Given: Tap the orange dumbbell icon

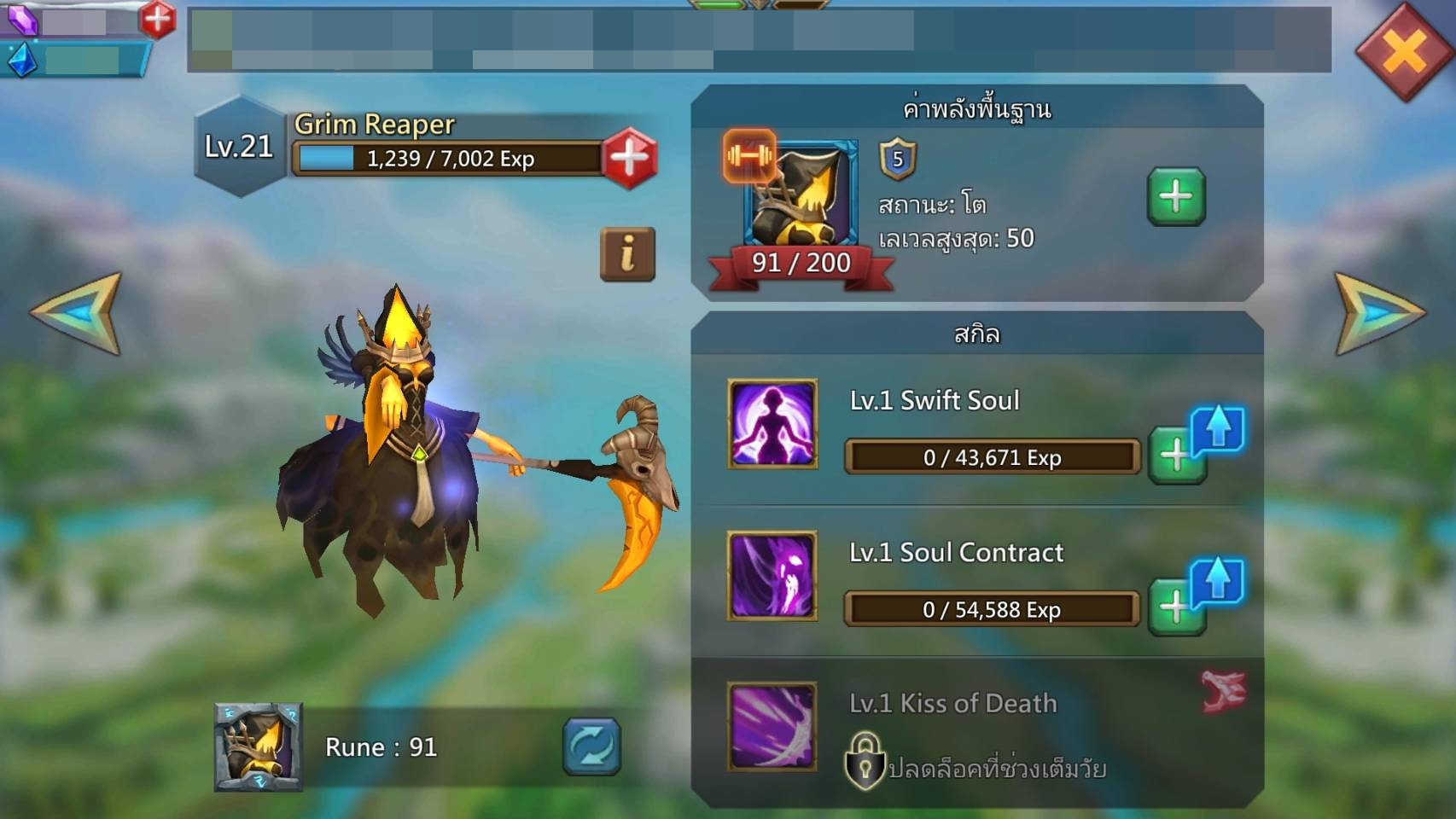Looking at the screenshot, I should 749,156.
